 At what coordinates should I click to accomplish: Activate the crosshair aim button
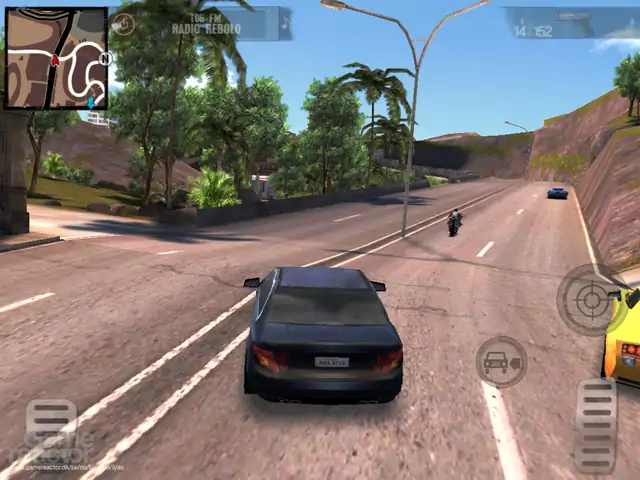click(590, 298)
